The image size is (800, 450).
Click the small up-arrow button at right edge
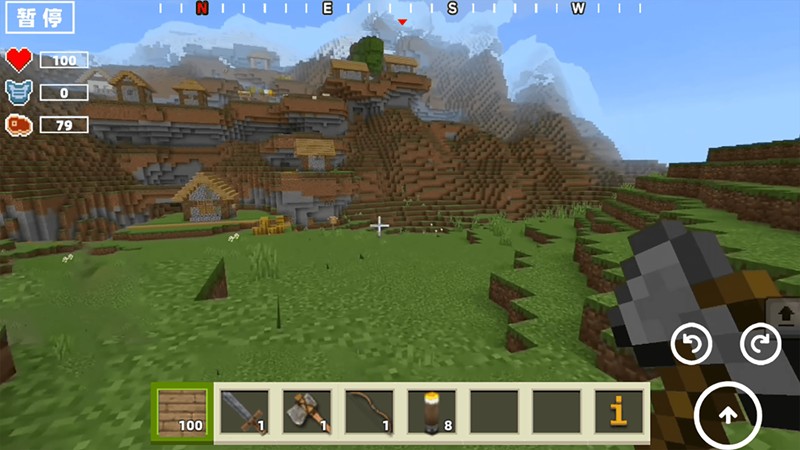pos(786,314)
